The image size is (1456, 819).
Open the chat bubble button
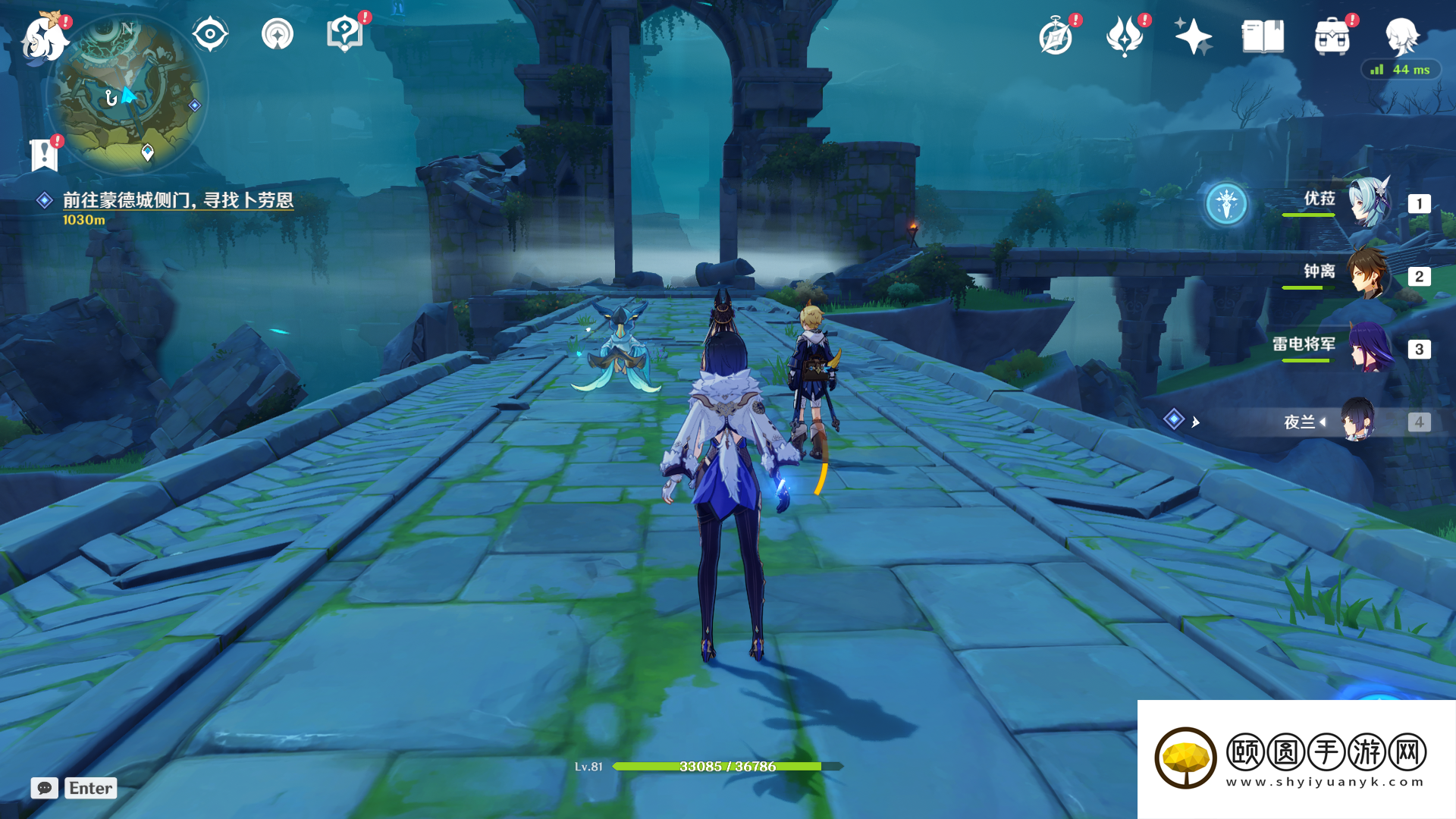45,788
